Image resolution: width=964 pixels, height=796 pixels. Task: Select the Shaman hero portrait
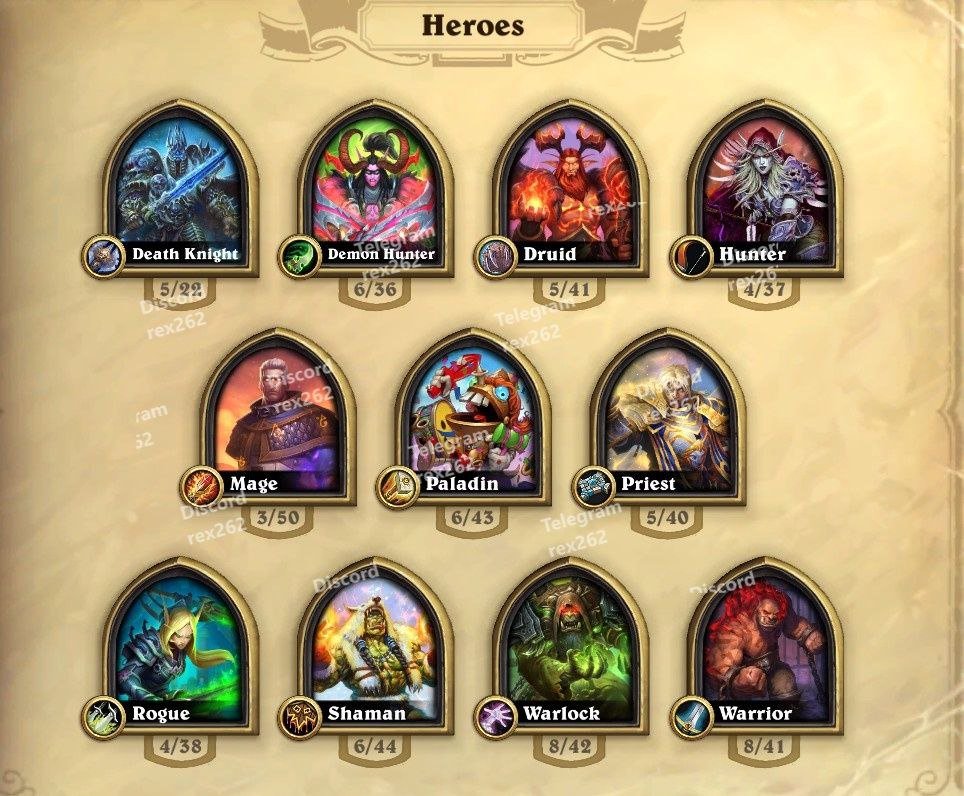coord(375,645)
